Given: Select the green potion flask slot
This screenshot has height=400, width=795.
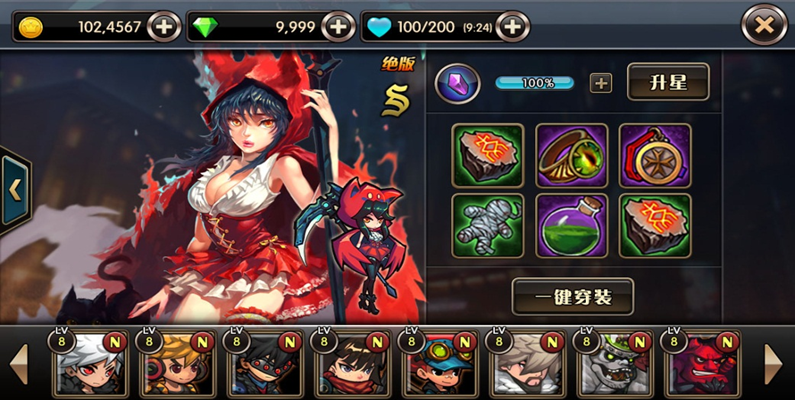Looking at the screenshot, I should 571,225.
